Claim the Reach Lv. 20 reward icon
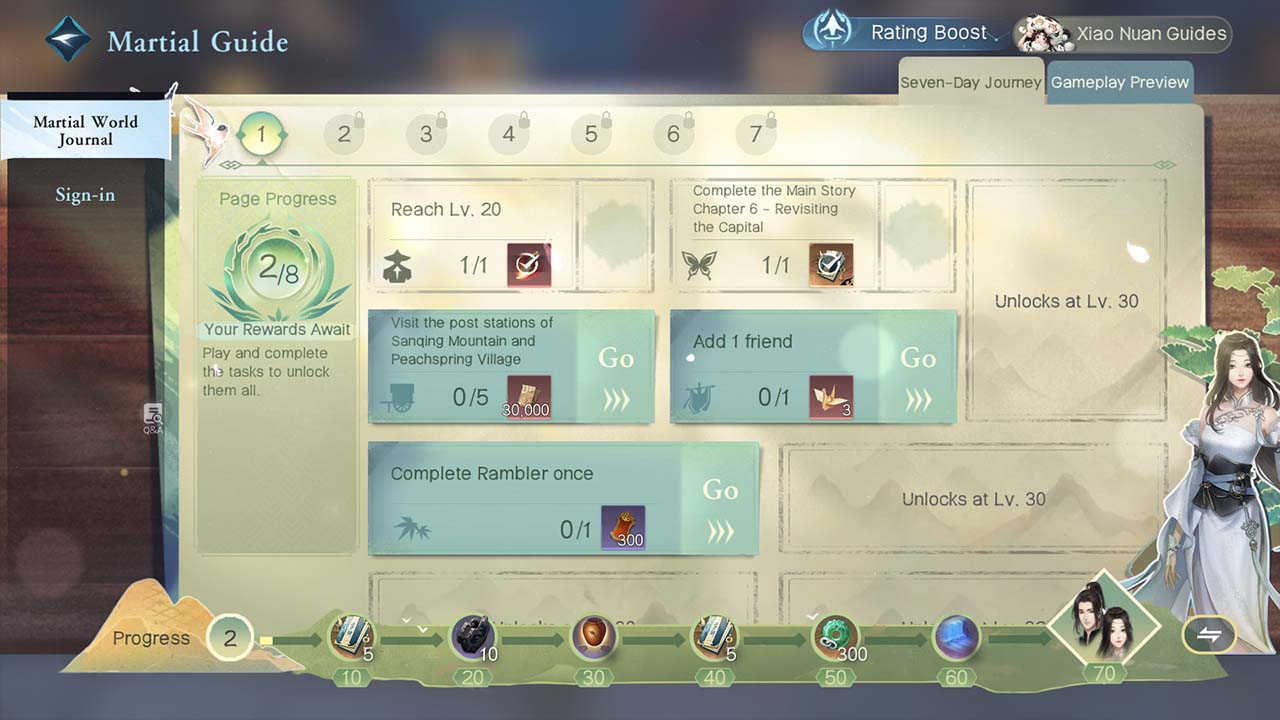This screenshot has width=1280, height=720. pos(528,265)
